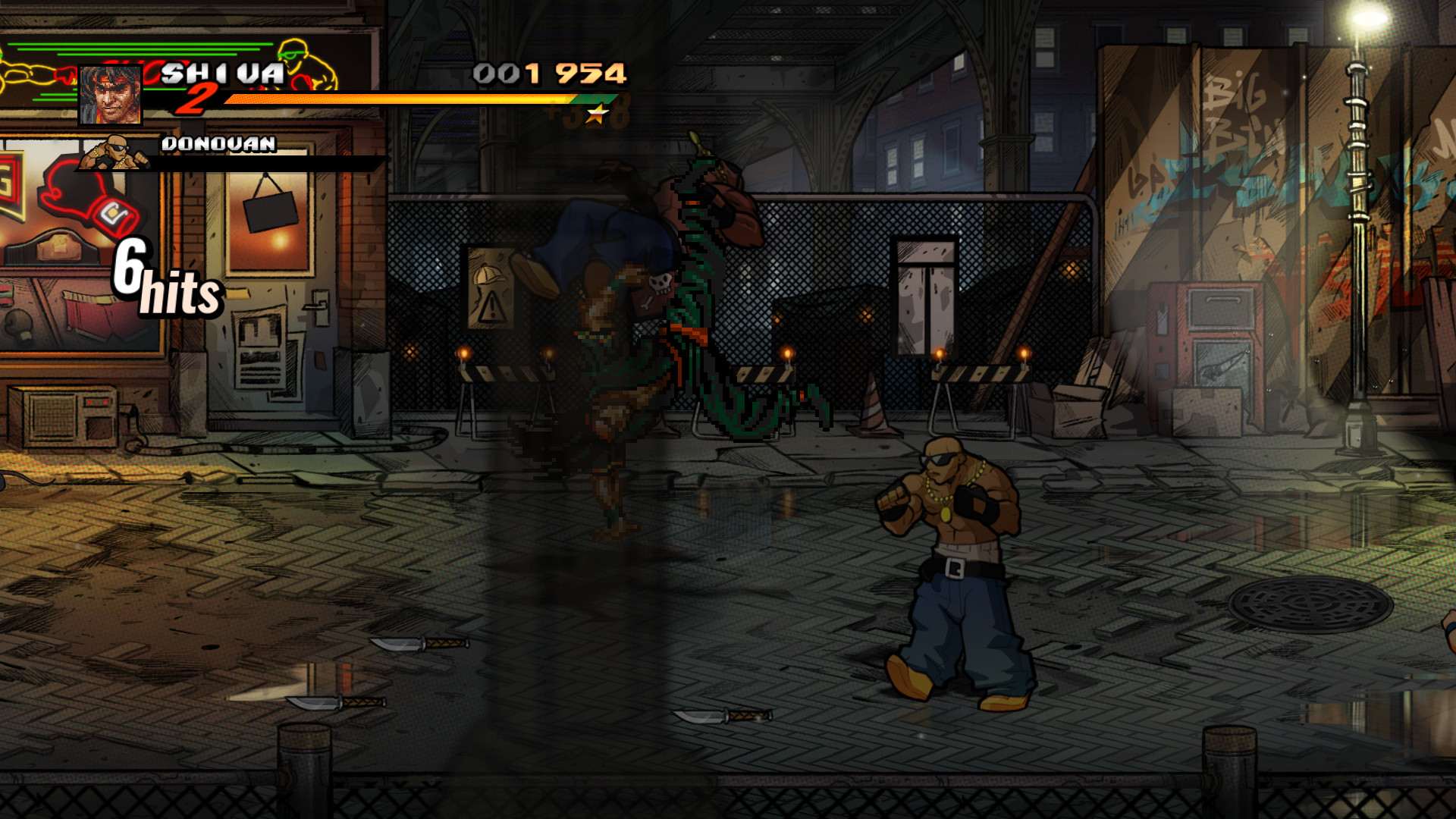Click the 001954 score display
Viewport: 1456px width, 819px height.
(x=550, y=74)
